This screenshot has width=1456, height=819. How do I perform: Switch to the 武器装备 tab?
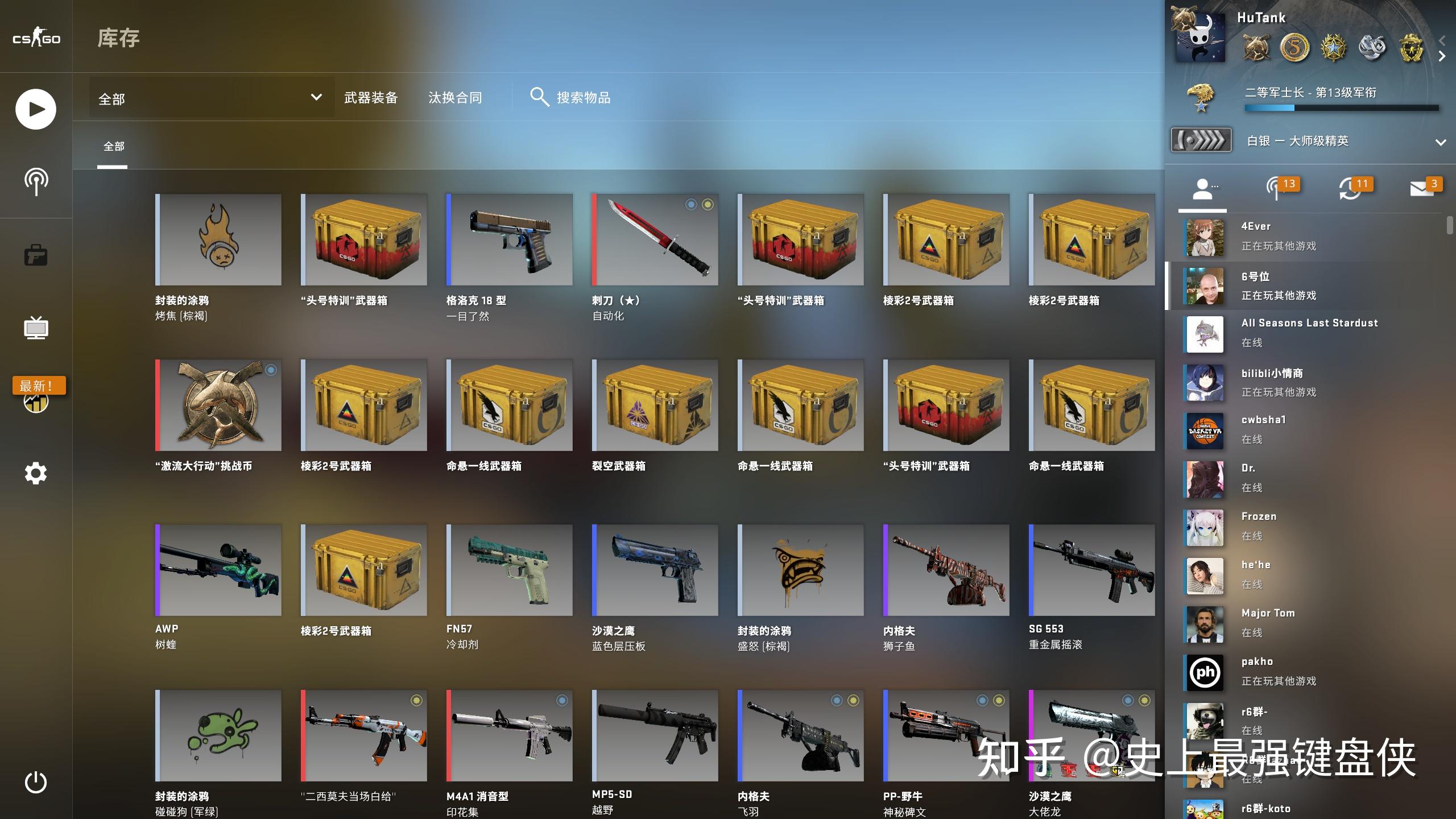point(370,97)
